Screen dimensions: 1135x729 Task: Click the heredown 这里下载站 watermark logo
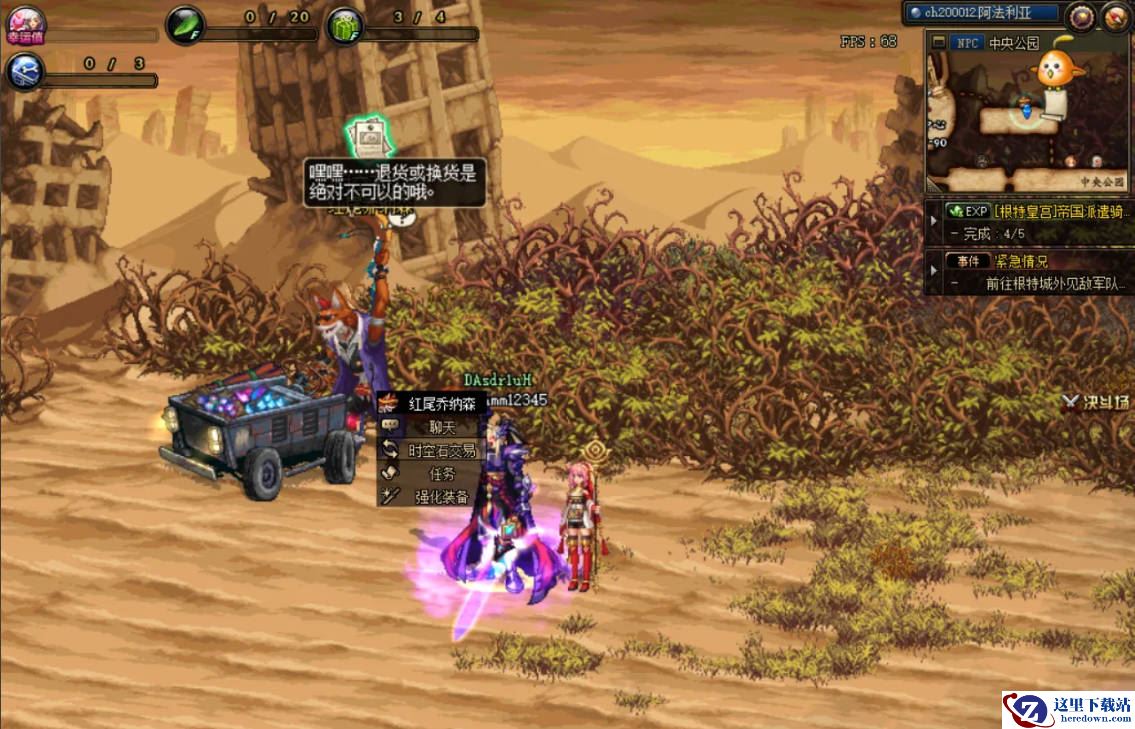[x=1068, y=709]
